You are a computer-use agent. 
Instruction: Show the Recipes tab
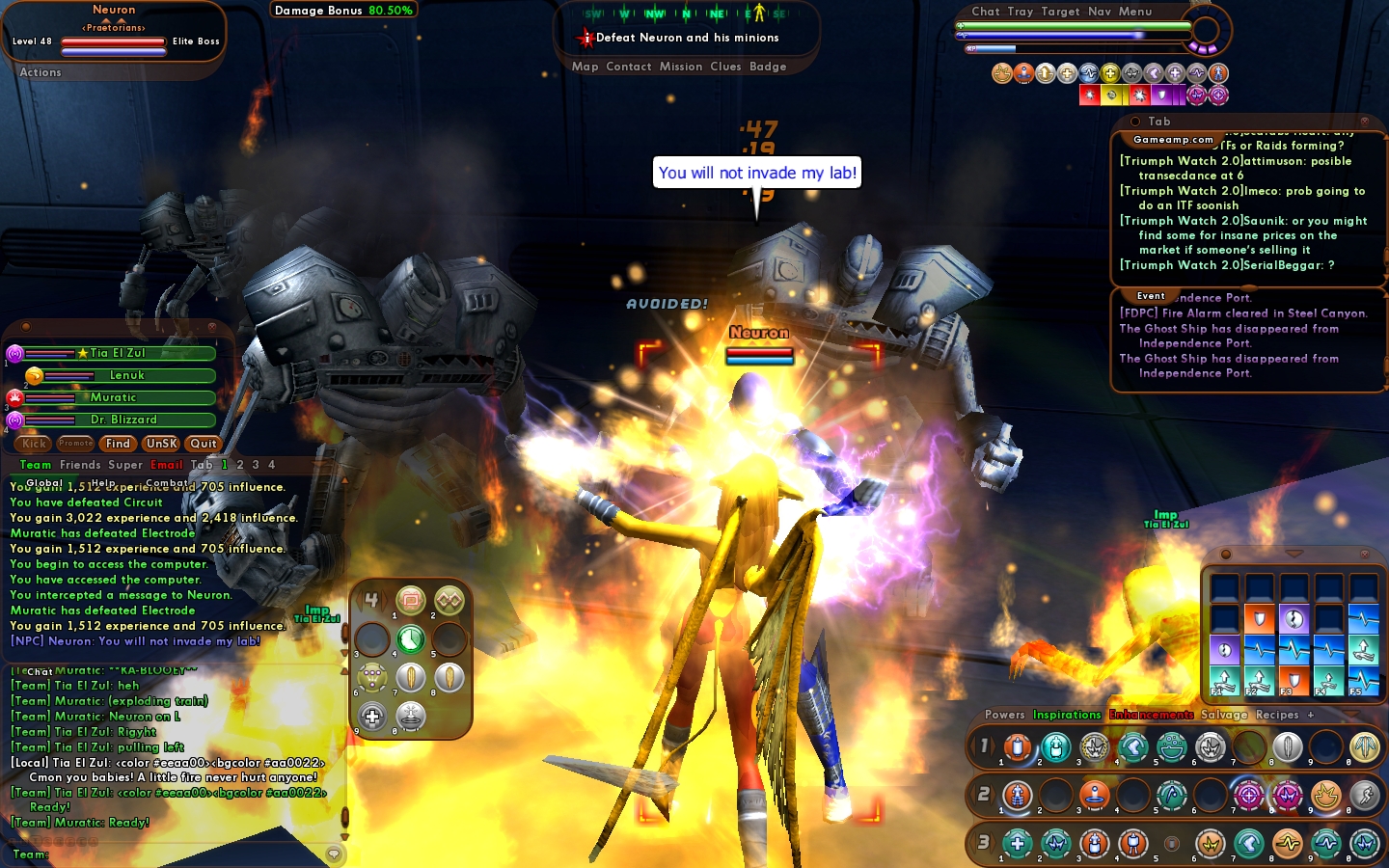pyautogui.click(x=1277, y=715)
